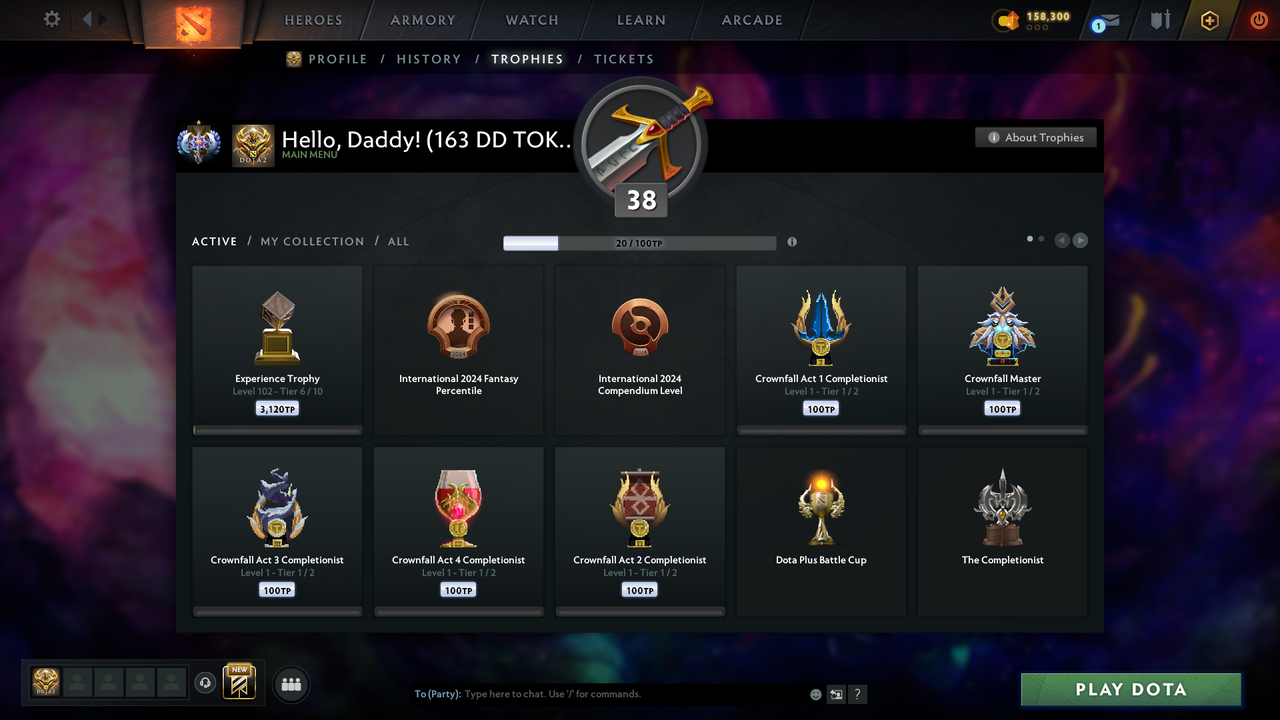Viewport: 1280px width, 720px height.
Task: Open the shield-and-sword armory icon
Action: [x=1159, y=20]
